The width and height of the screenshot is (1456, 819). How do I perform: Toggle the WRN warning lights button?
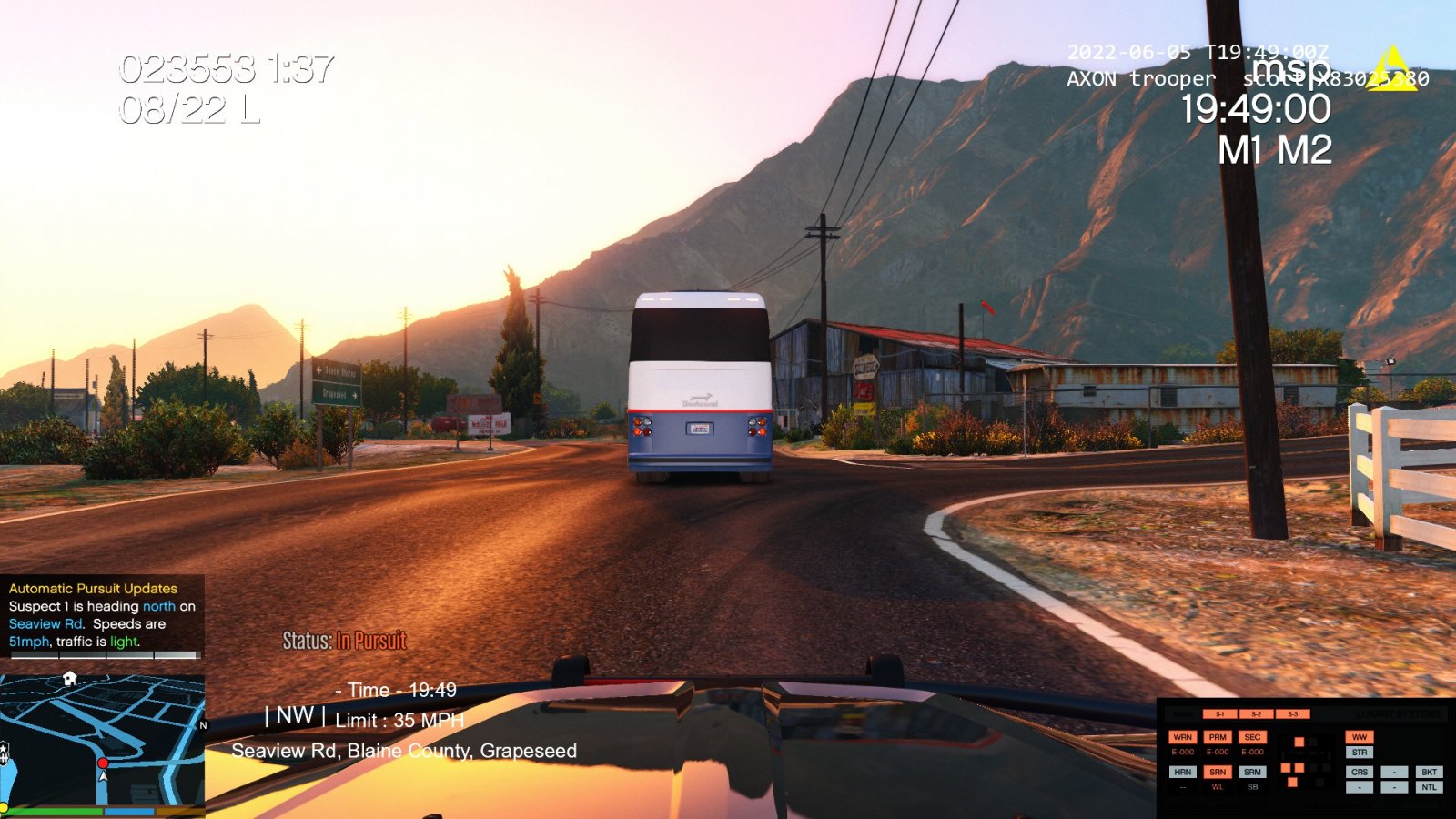pyautogui.click(x=1182, y=737)
